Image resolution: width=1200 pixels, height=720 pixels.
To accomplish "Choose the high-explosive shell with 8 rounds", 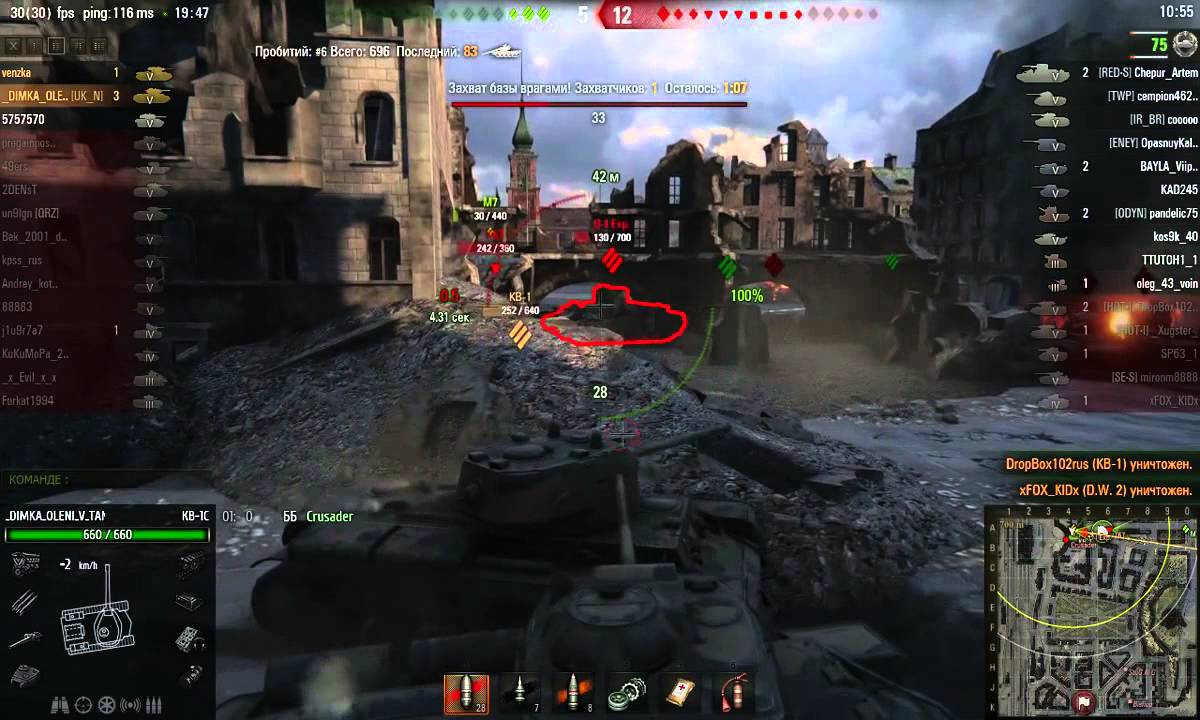I will (x=572, y=693).
